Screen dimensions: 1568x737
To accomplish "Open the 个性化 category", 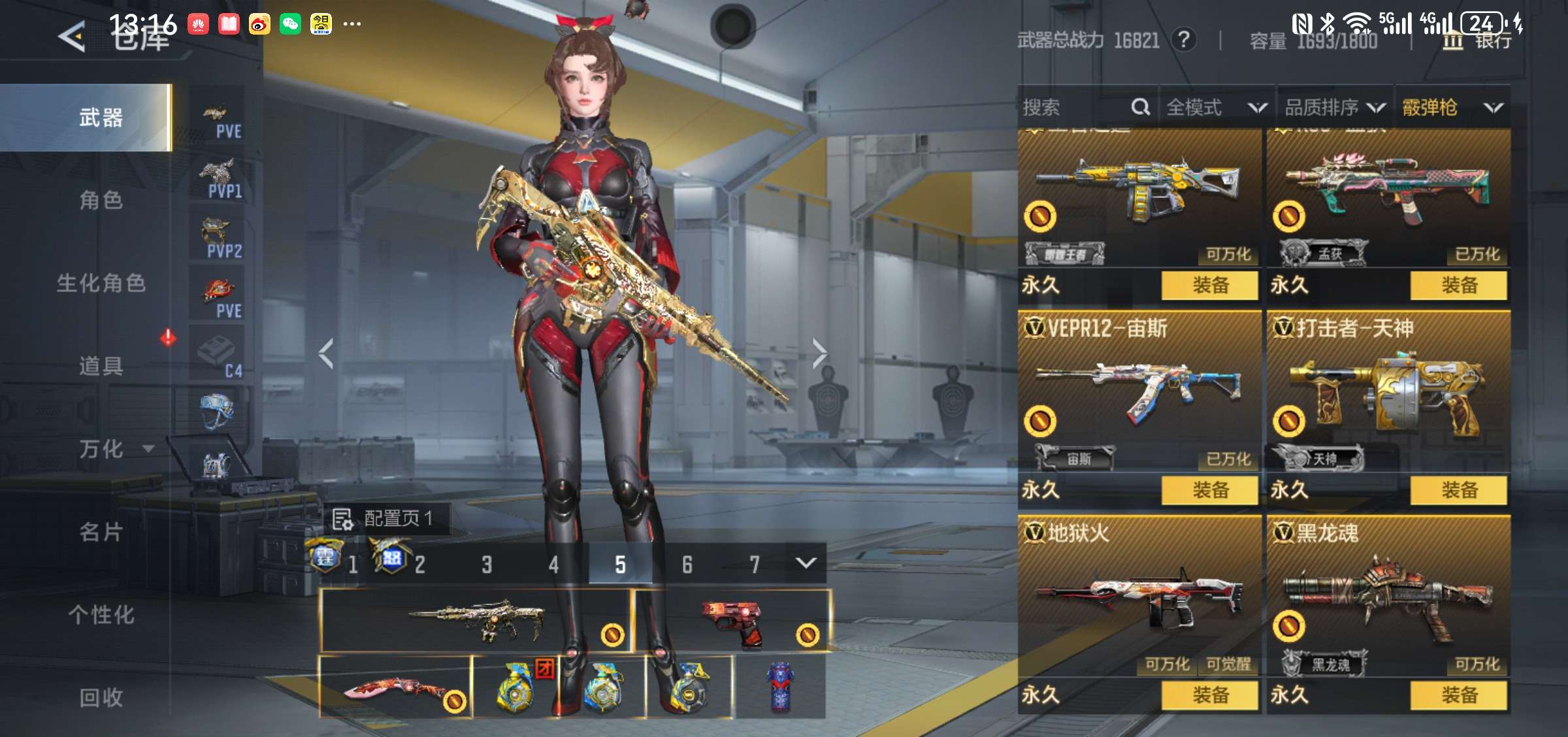I will (101, 615).
